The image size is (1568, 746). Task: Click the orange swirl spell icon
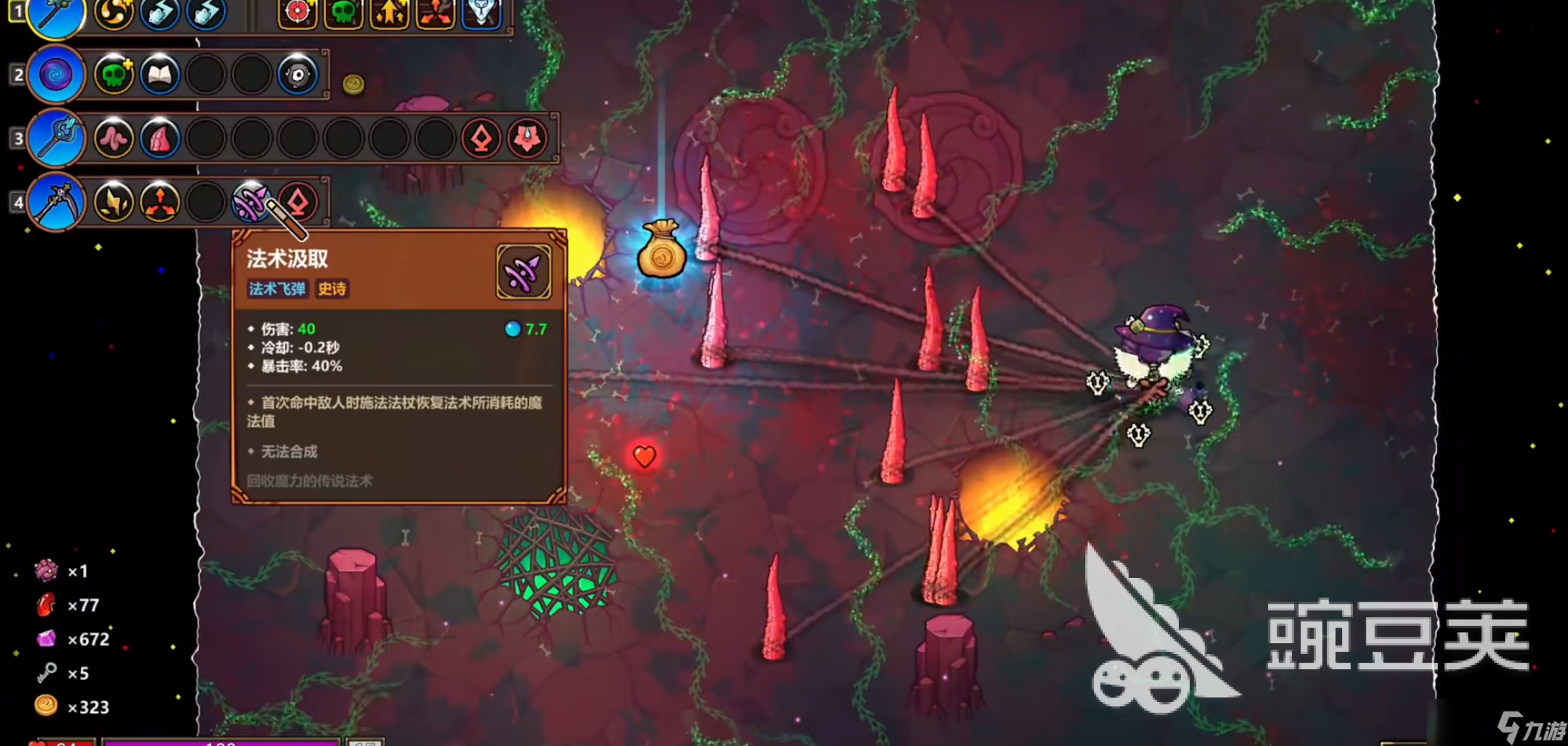[x=114, y=12]
